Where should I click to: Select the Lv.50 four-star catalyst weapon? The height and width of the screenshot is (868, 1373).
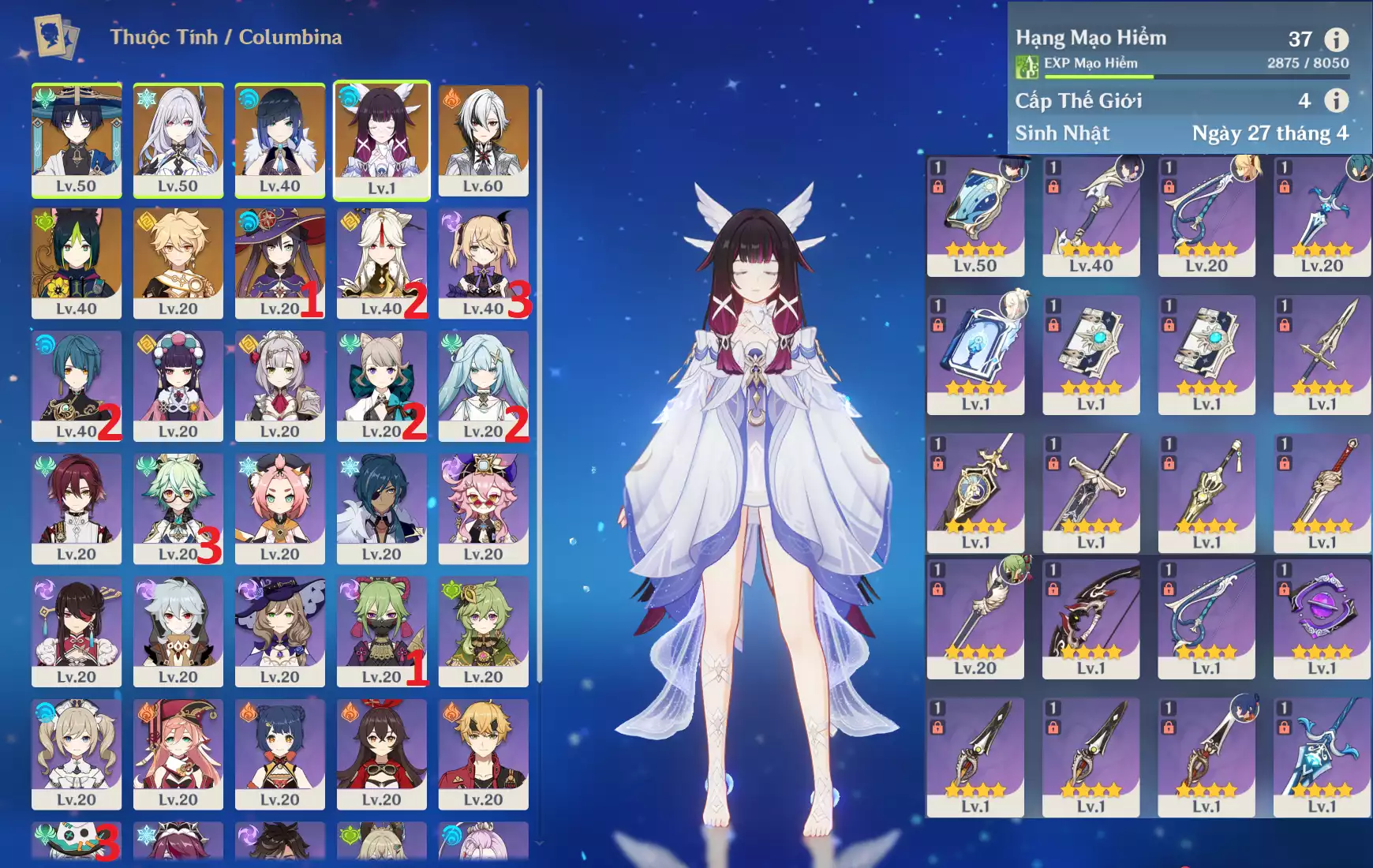(x=975, y=216)
